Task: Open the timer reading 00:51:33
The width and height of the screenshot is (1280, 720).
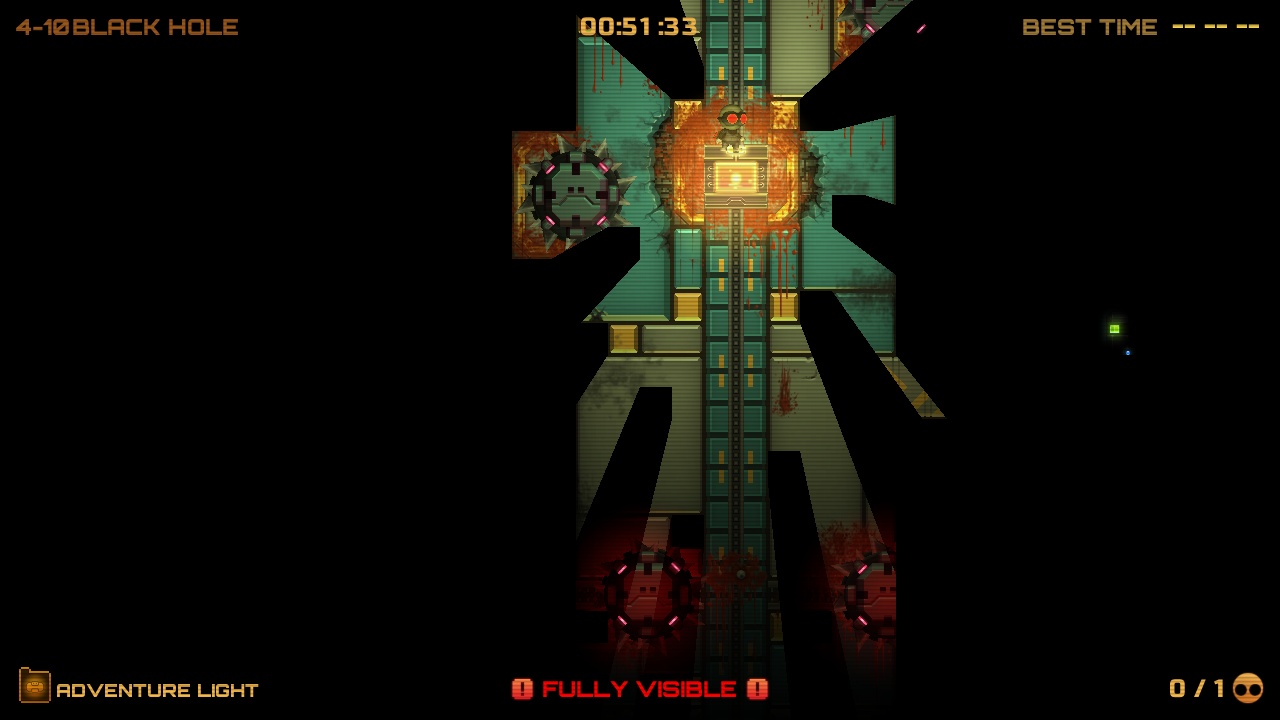Action: [639, 27]
